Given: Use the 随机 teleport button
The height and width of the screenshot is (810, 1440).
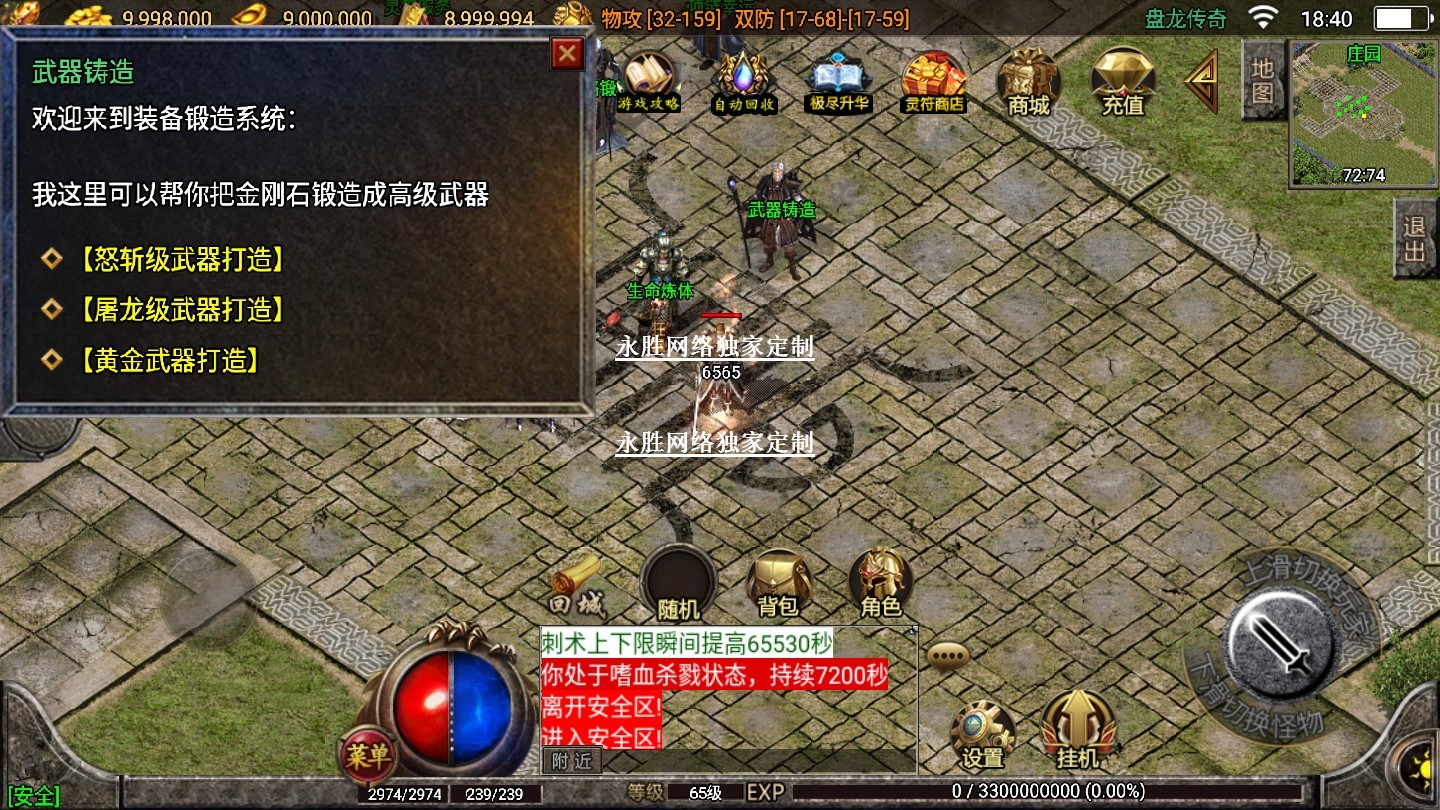Looking at the screenshot, I should tap(679, 584).
